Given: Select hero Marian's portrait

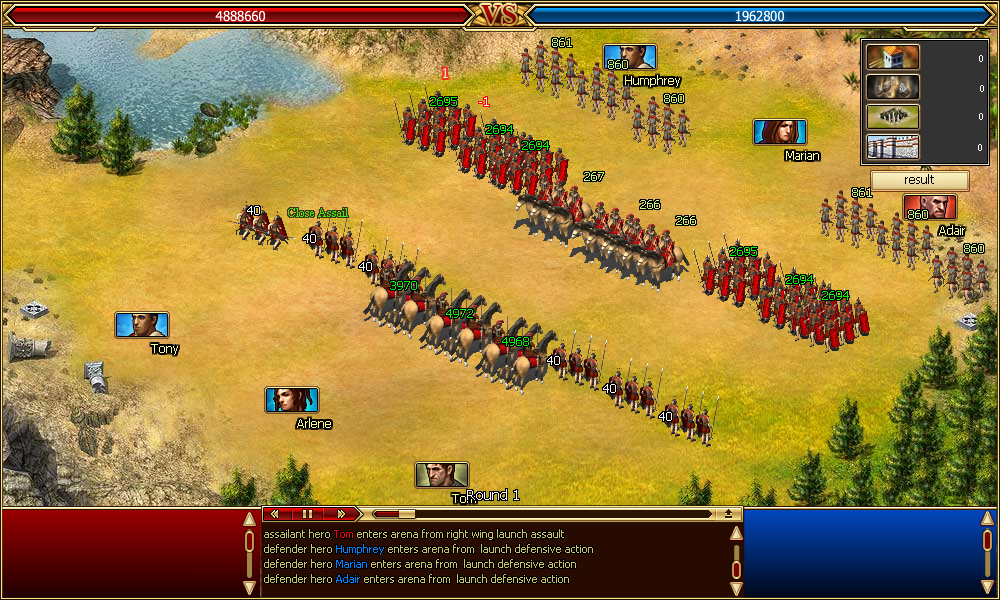Looking at the screenshot, I should [x=780, y=132].
